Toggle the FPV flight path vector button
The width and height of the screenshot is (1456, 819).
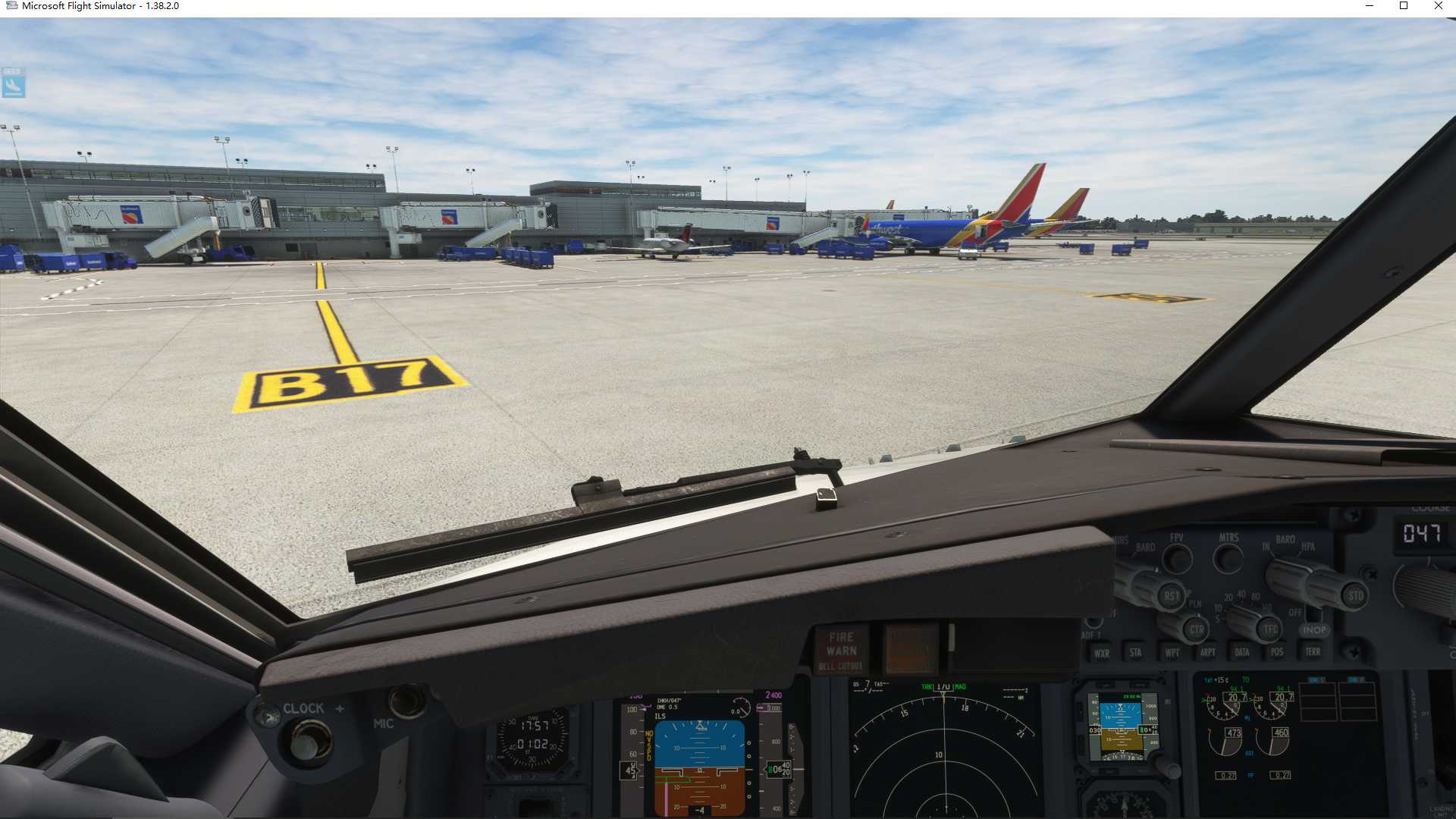(1177, 559)
